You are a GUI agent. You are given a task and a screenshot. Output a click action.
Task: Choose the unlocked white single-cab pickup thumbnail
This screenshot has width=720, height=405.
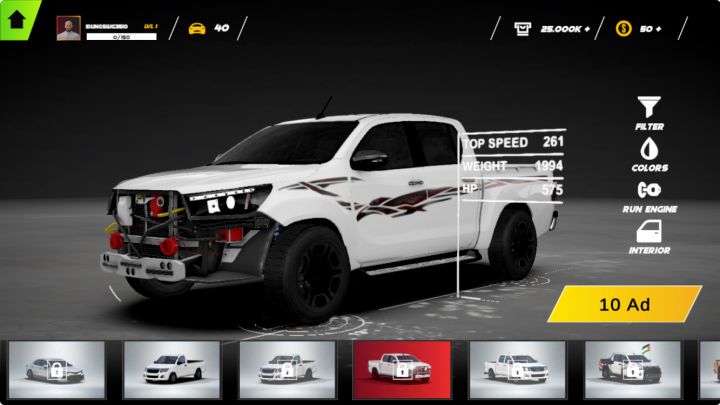(x=171, y=369)
